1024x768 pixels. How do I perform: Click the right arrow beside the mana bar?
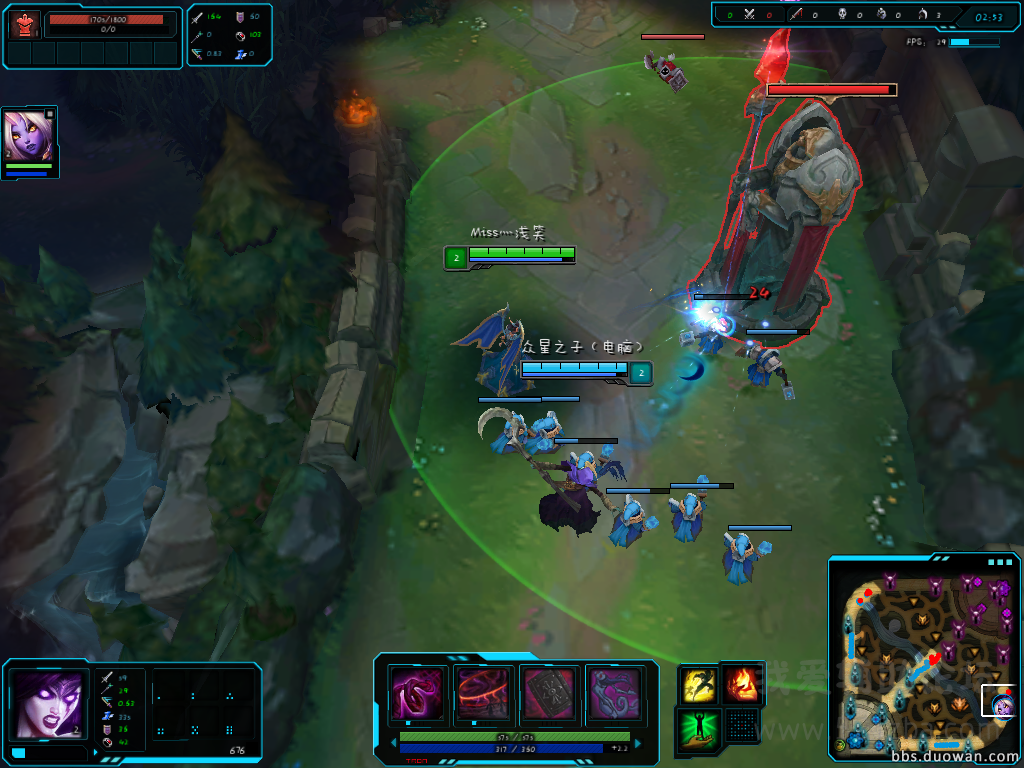pyautogui.click(x=637, y=744)
